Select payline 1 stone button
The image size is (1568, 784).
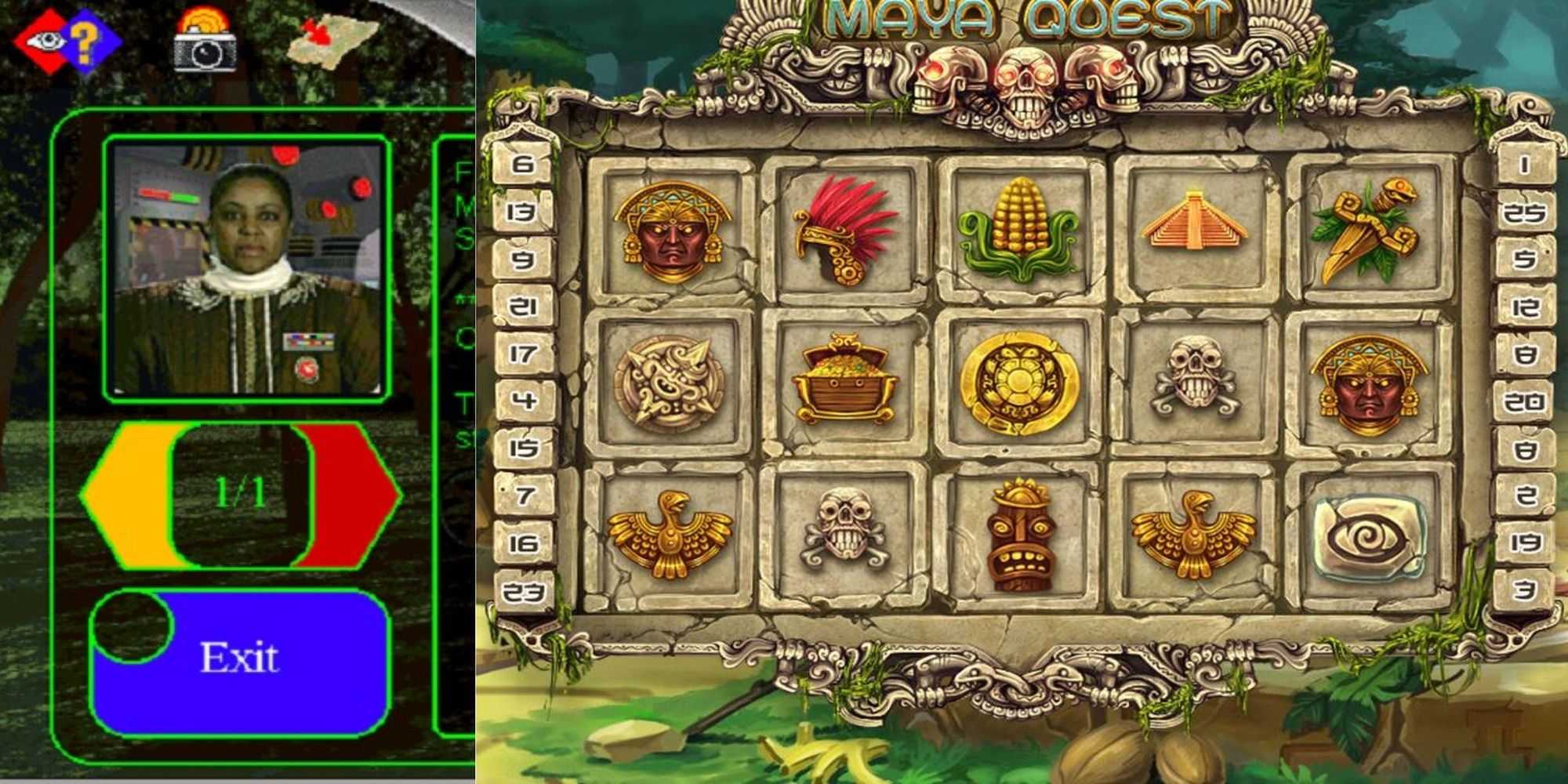pyautogui.click(x=1524, y=165)
